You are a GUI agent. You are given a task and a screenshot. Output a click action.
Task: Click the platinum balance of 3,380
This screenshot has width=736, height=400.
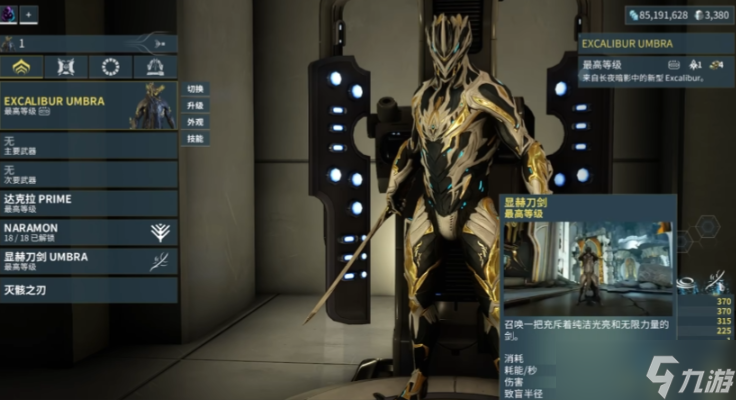click(715, 15)
